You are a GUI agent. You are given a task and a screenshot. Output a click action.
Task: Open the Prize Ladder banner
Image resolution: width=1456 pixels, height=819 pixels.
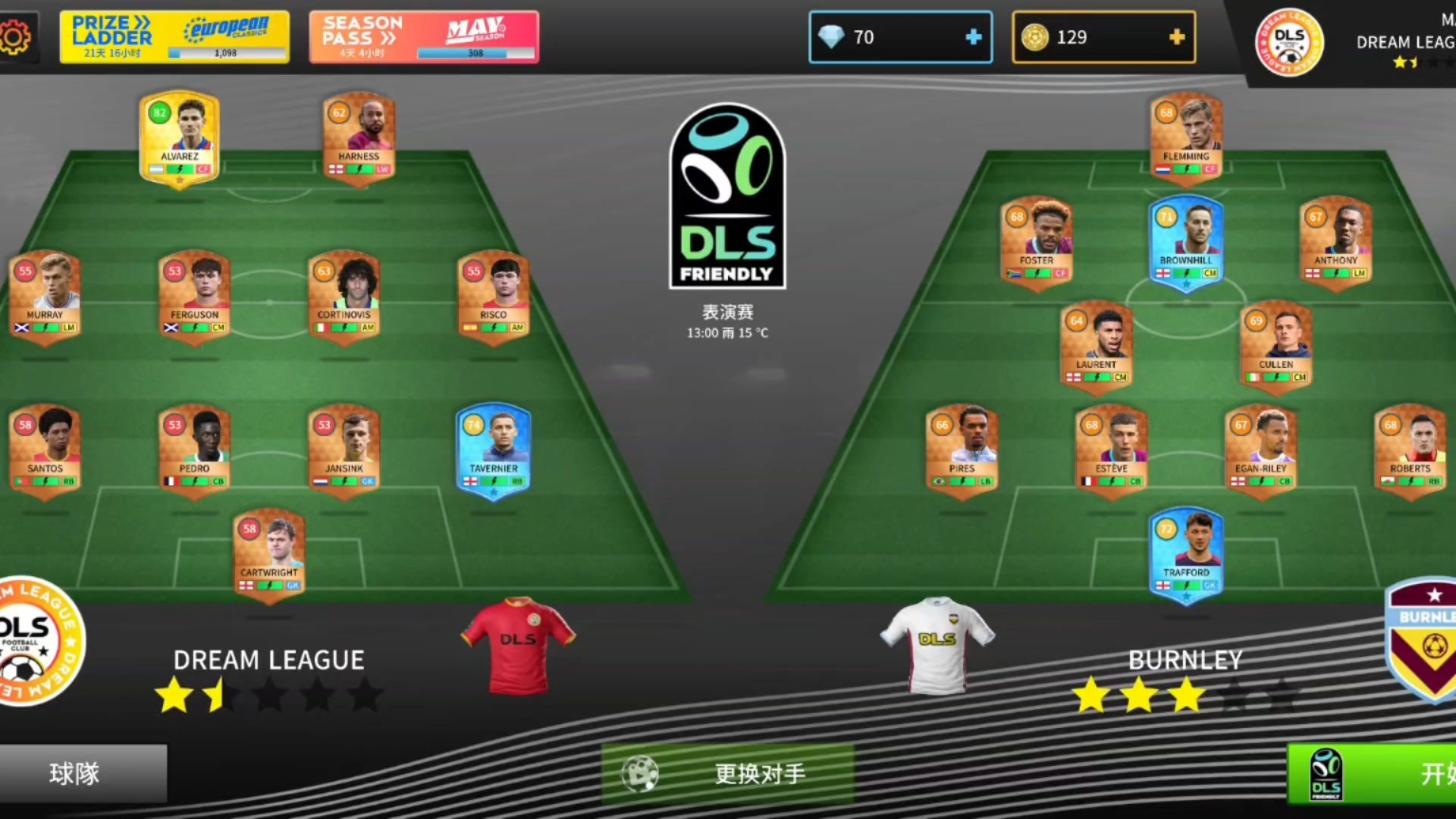(x=174, y=36)
